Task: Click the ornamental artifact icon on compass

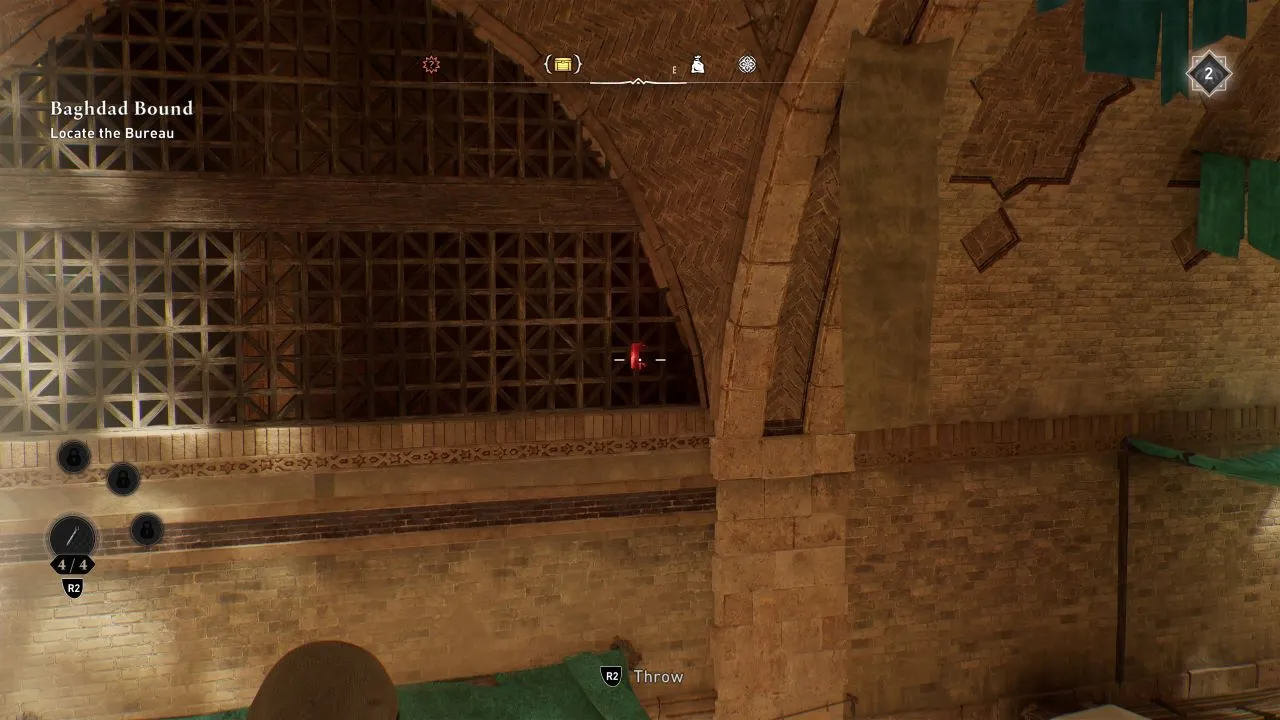Action: coord(746,63)
